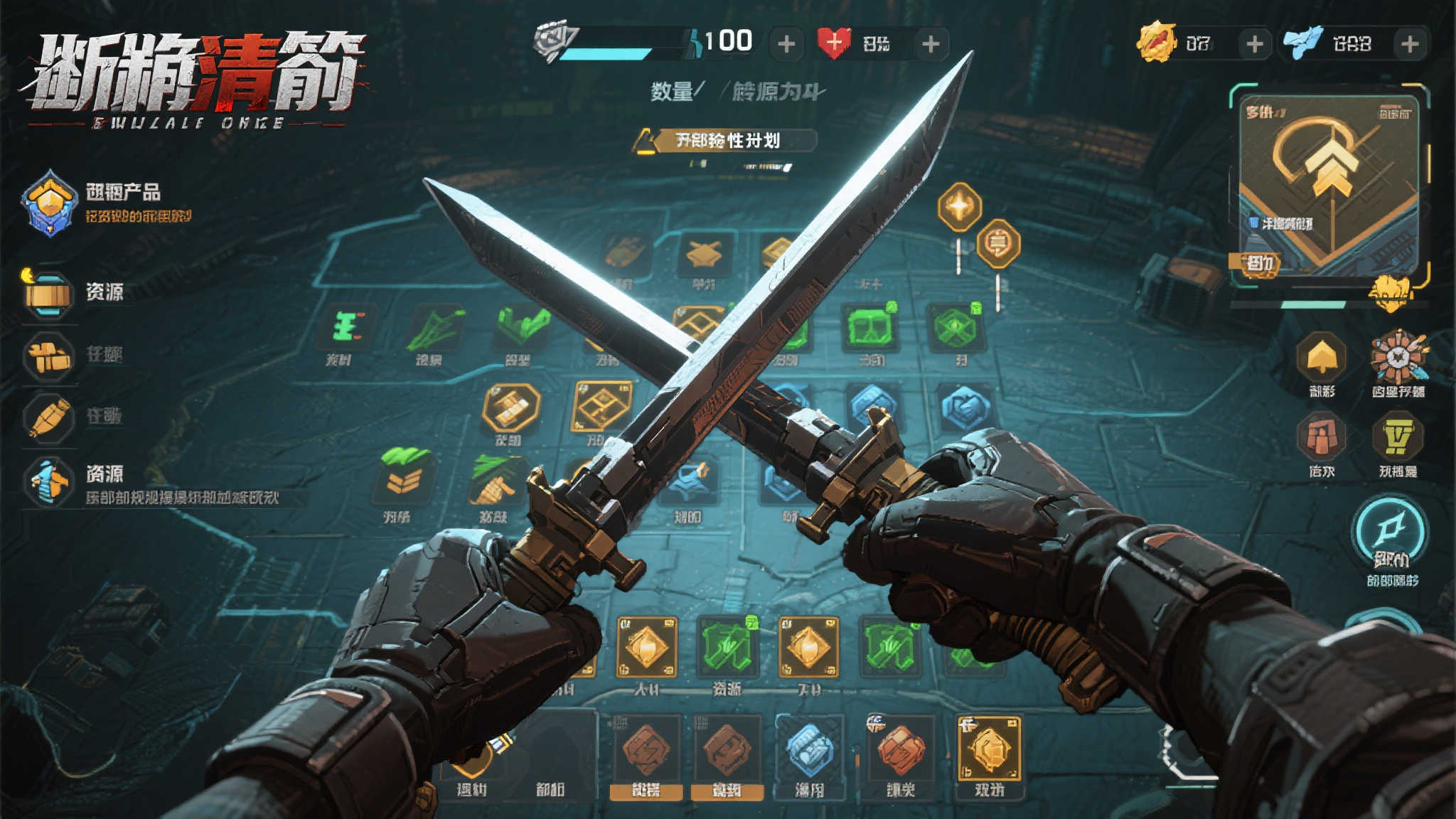This screenshot has width=1456, height=819.
Task: Open the blue hexagon badge menu entry
Action: [49, 203]
